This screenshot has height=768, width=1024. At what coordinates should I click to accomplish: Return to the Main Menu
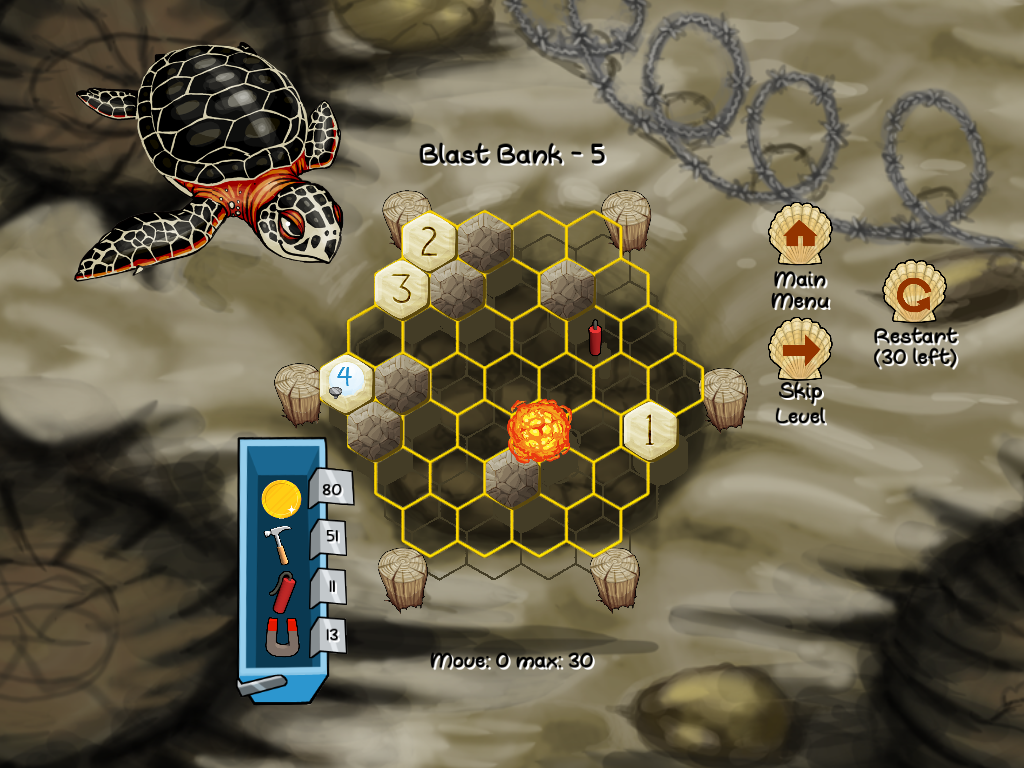[x=799, y=235]
